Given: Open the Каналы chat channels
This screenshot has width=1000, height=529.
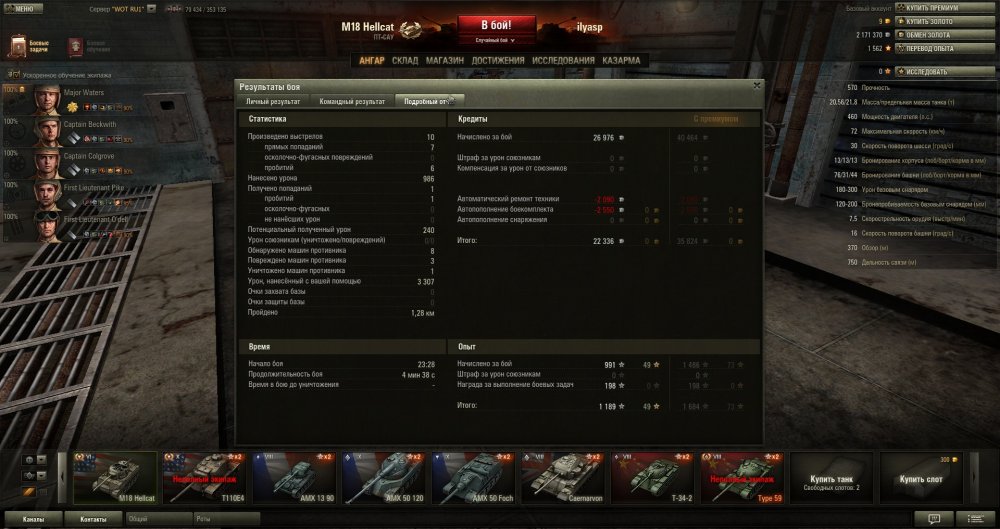Looking at the screenshot, I should [x=33, y=520].
